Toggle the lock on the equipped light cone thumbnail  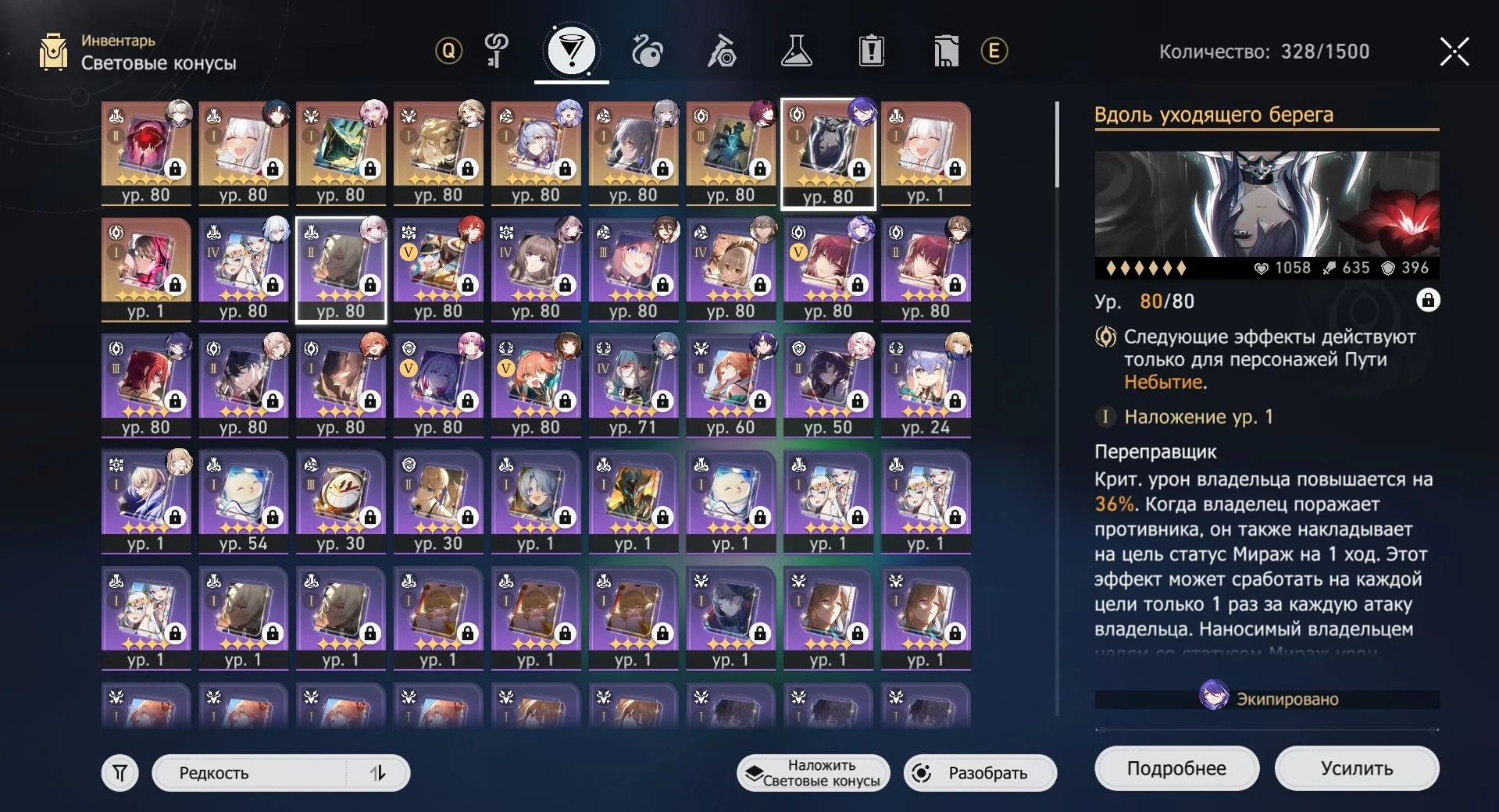pyautogui.click(x=860, y=170)
